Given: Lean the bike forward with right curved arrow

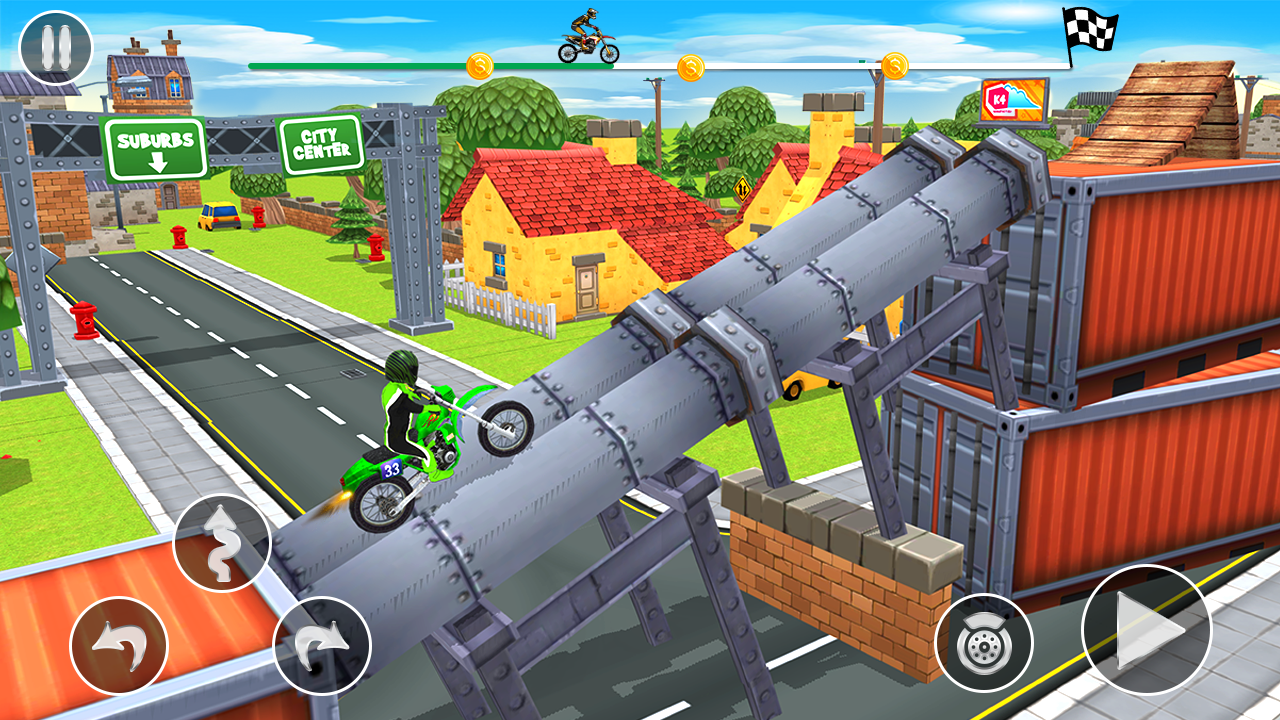Looking at the screenshot, I should point(322,646).
